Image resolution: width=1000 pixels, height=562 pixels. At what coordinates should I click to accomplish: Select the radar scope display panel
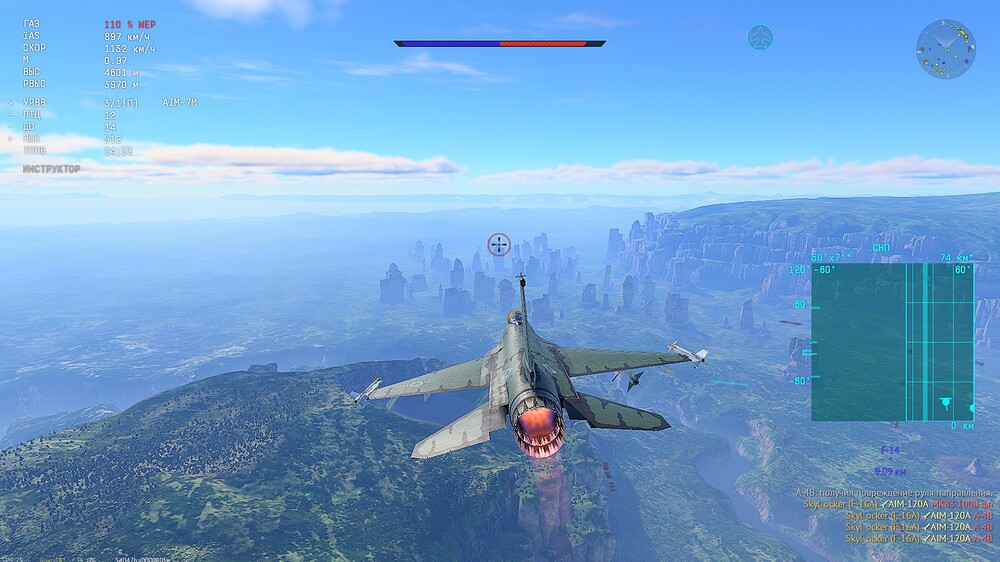tap(892, 342)
